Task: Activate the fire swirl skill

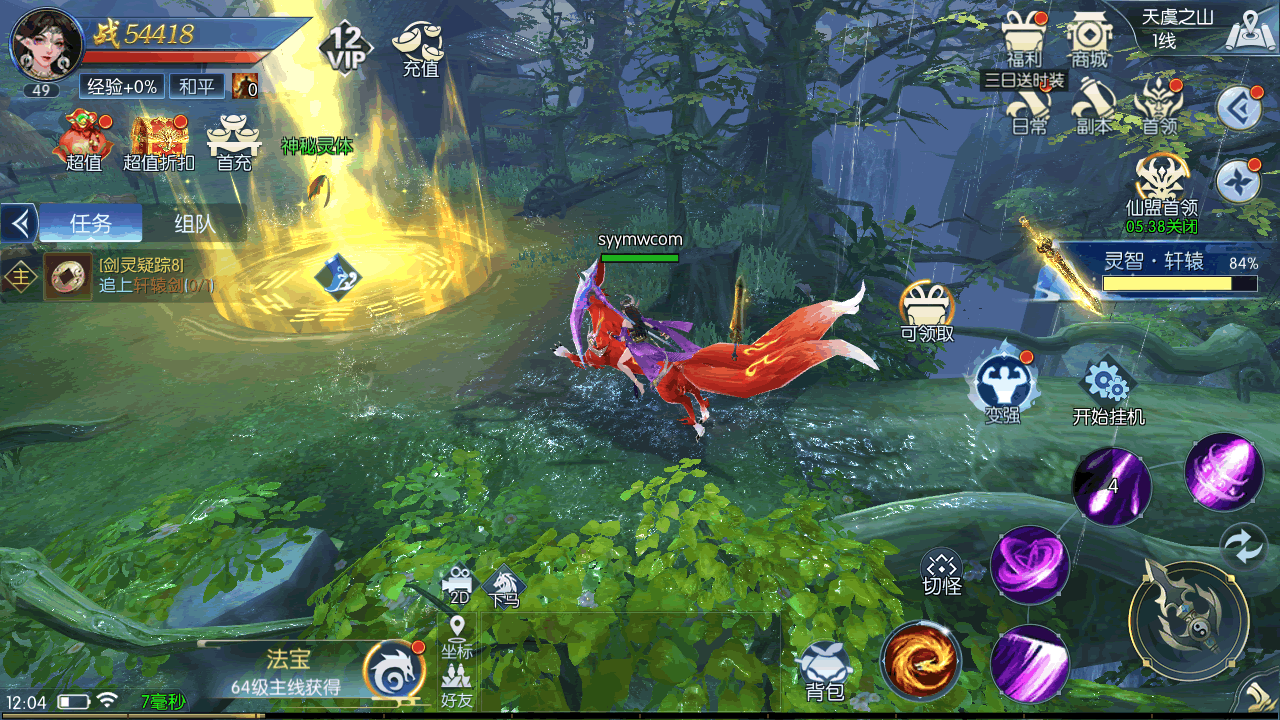Action: coord(921,660)
